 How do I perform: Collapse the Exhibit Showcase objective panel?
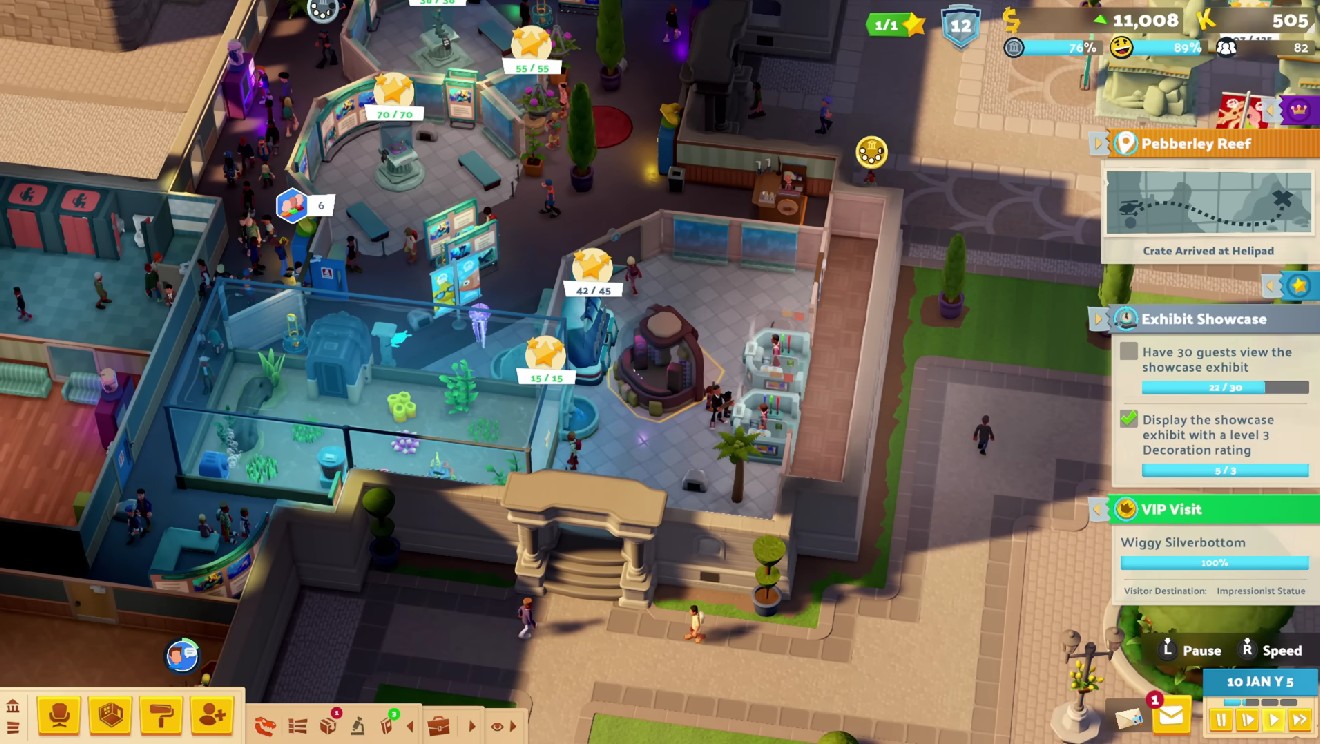(x=1099, y=319)
